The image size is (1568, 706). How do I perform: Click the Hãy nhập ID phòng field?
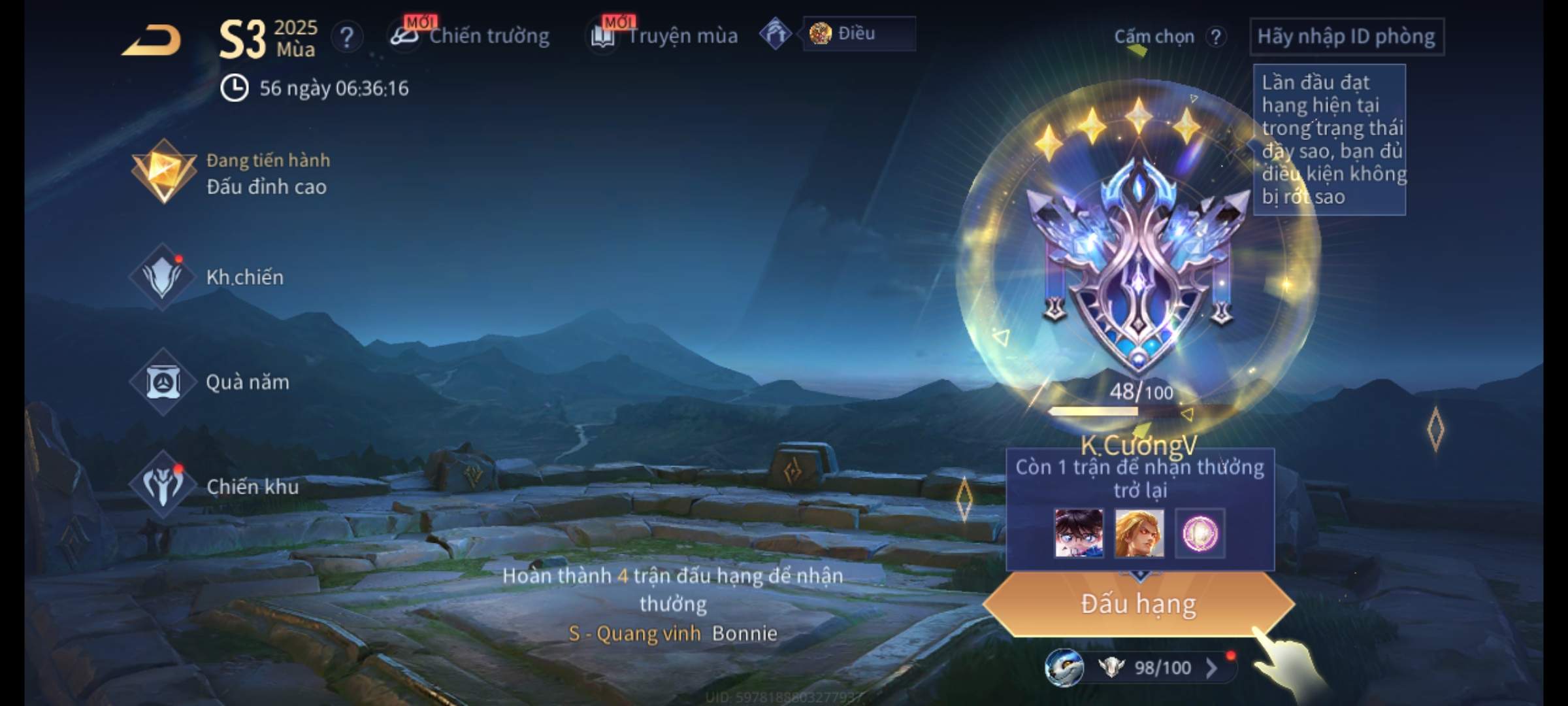[1346, 37]
